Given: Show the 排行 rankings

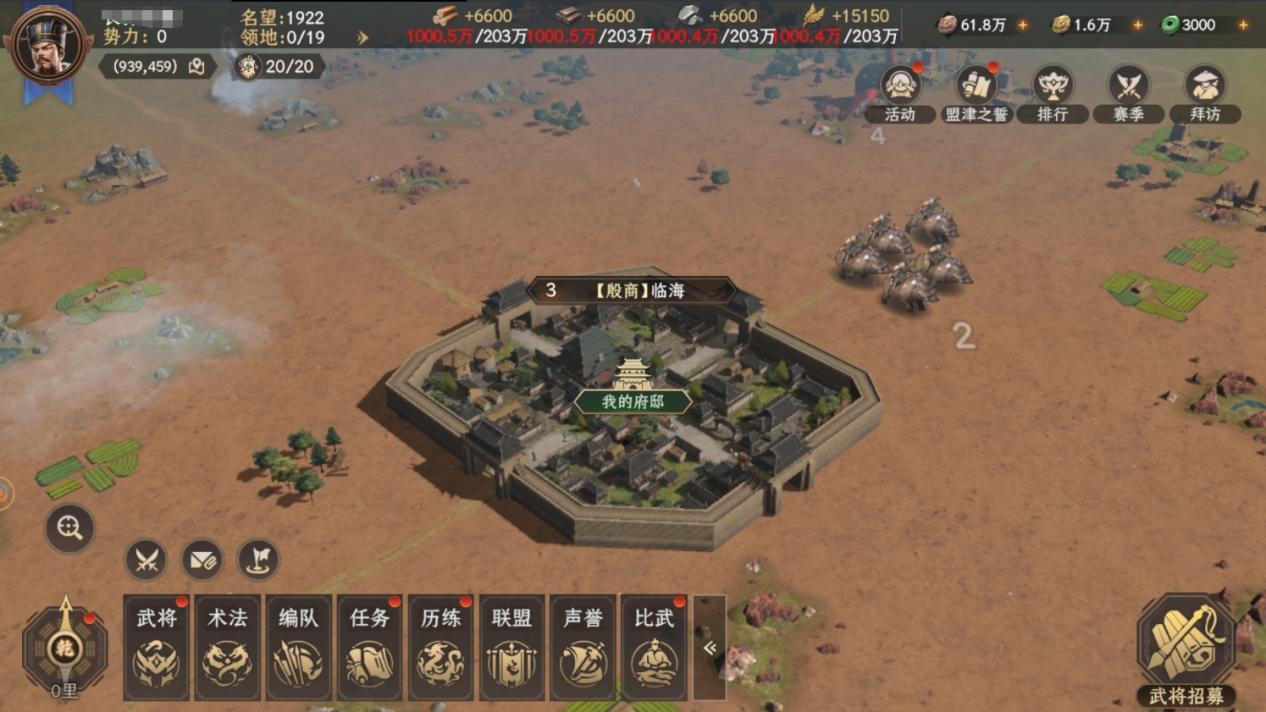Looking at the screenshot, I should (x=1052, y=92).
